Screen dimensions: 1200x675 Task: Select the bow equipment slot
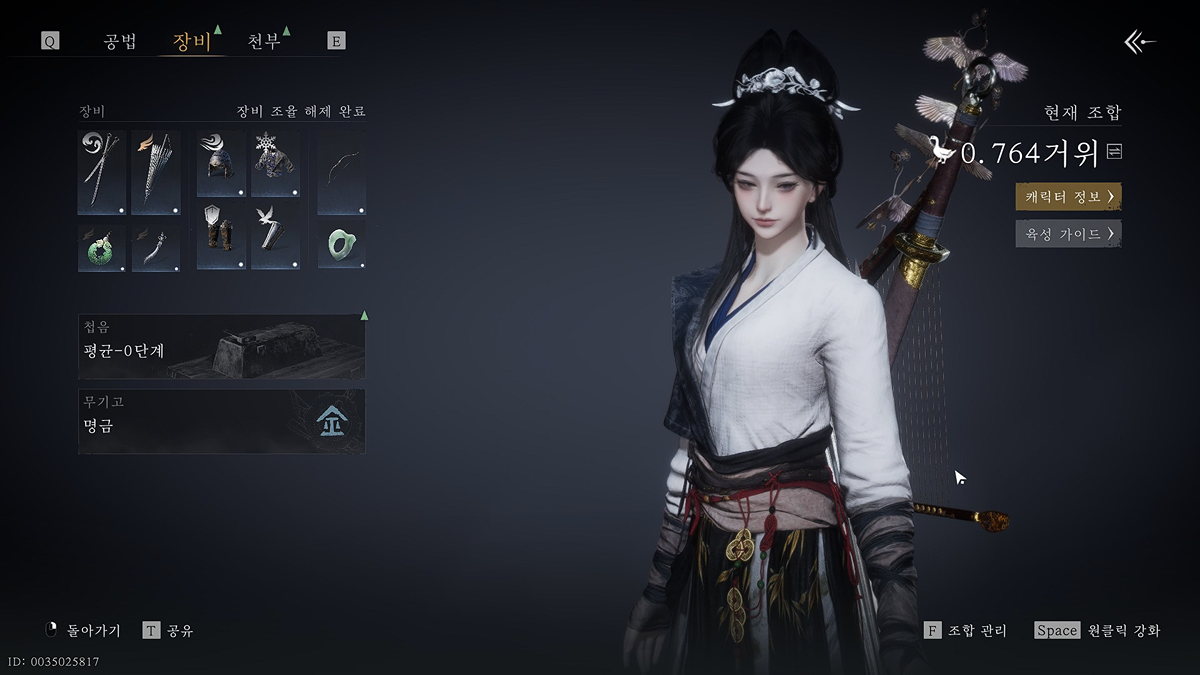342,172
